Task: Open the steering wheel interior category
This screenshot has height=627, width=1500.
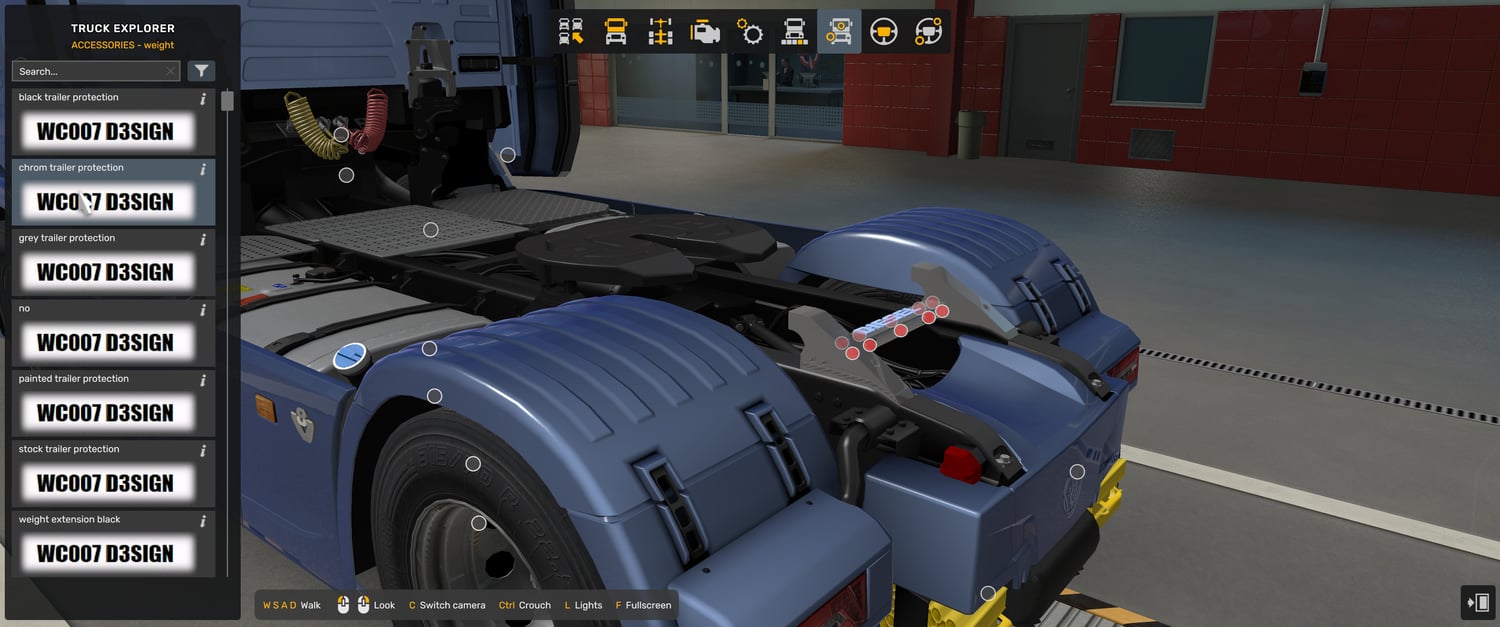Action: click(883, 32)
